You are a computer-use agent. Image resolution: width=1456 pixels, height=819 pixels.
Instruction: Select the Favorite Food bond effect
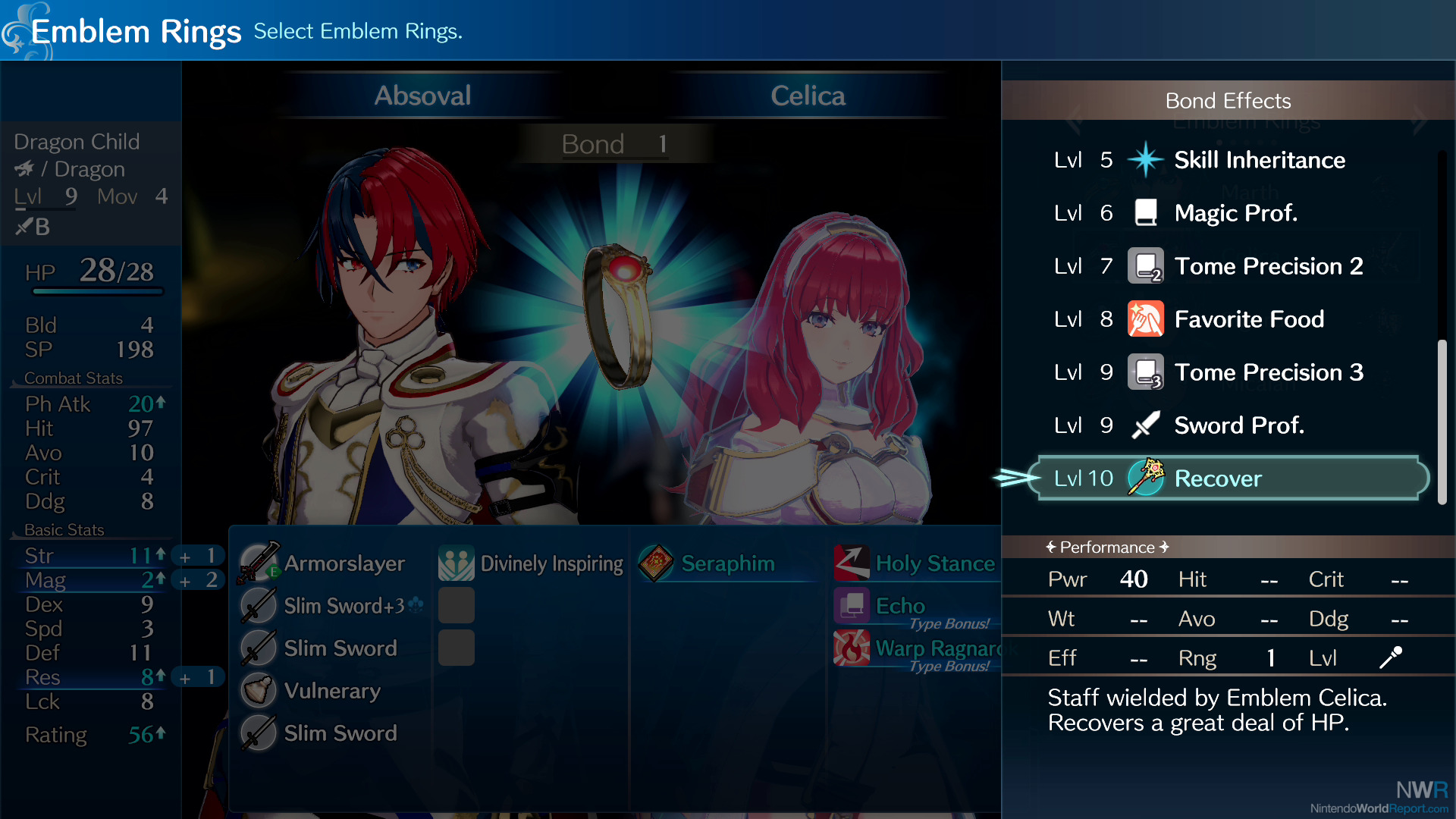[1248, 319]
